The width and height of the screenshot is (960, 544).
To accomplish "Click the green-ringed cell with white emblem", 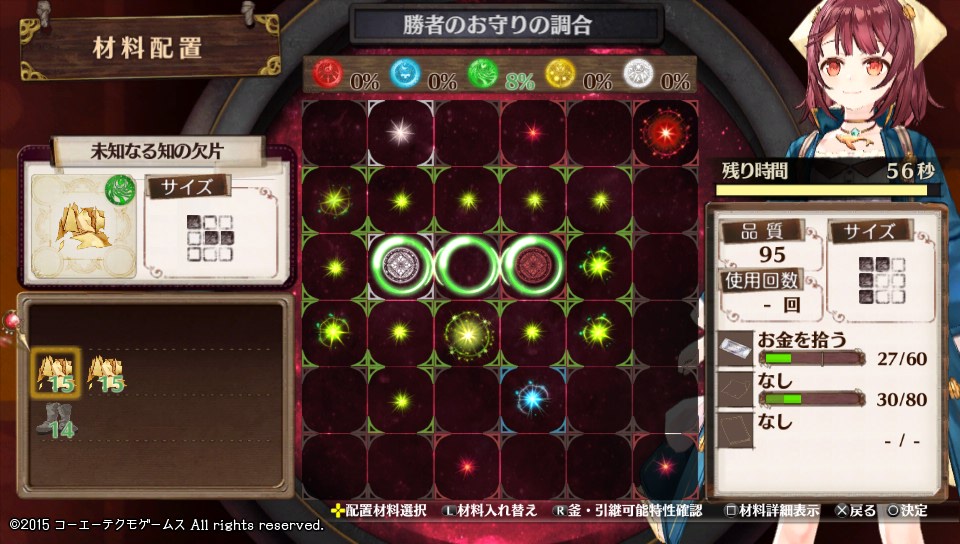I will pos(400,265).
